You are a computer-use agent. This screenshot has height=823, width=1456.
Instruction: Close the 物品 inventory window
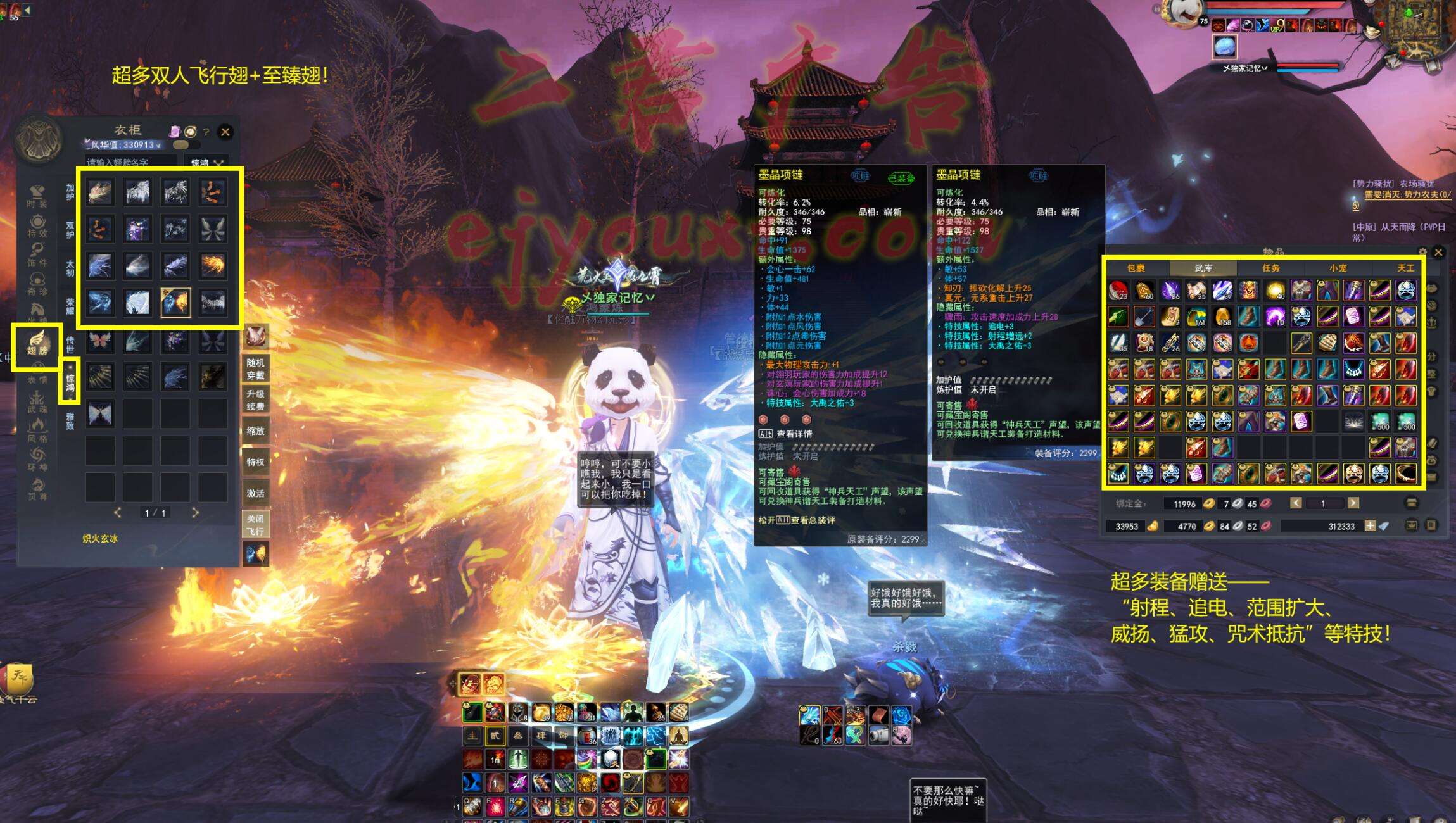(x=1438, y=252)
